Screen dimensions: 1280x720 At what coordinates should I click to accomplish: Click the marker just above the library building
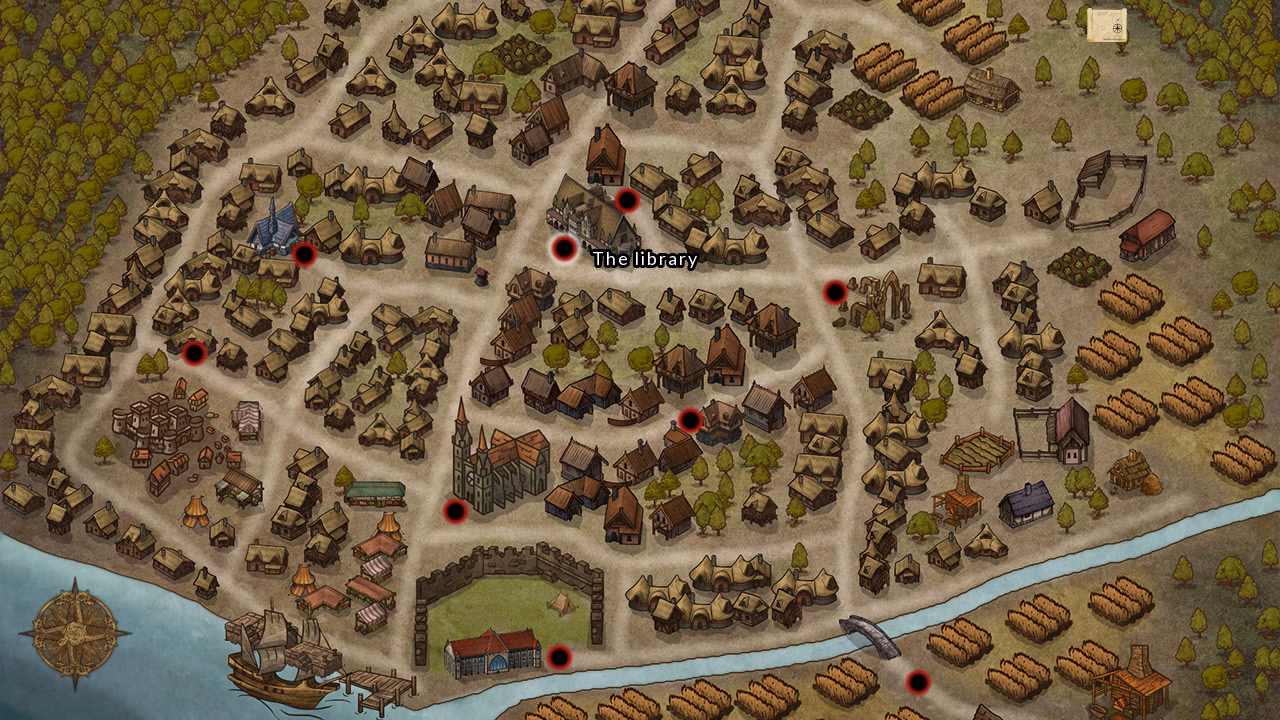625,200
